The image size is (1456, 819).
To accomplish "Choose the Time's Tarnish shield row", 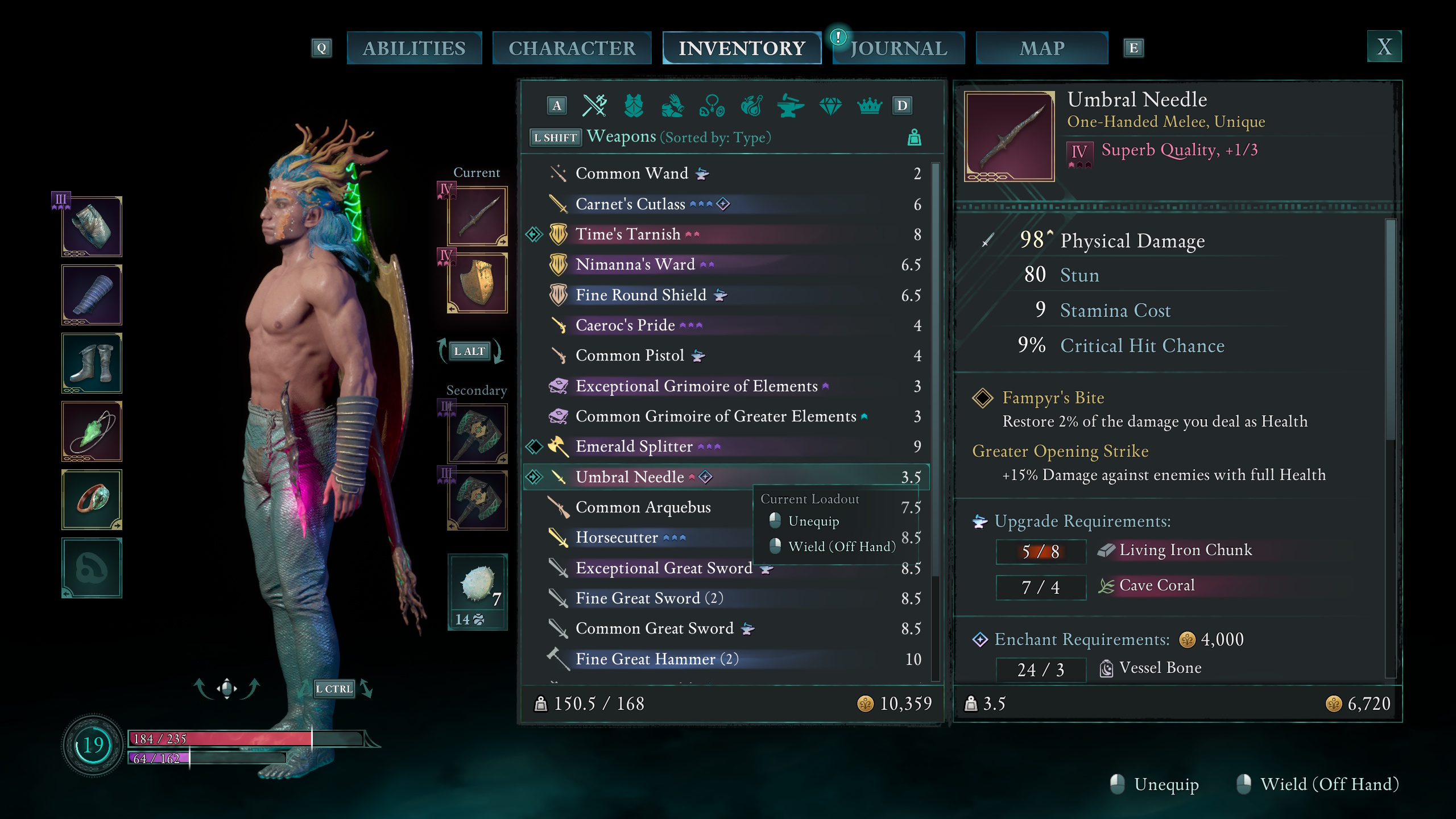I will (x=628, y=234).
